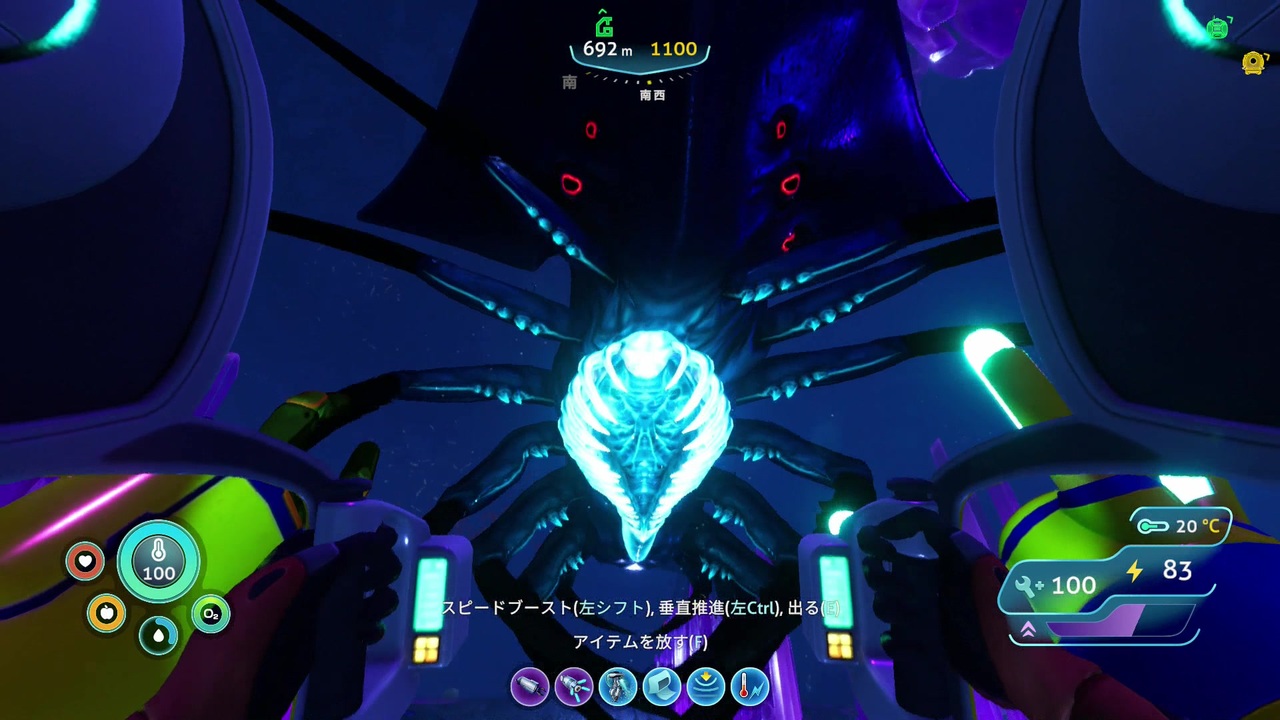
Task: Select the hull plating quickslot icon
Action: tap(662, 687)
